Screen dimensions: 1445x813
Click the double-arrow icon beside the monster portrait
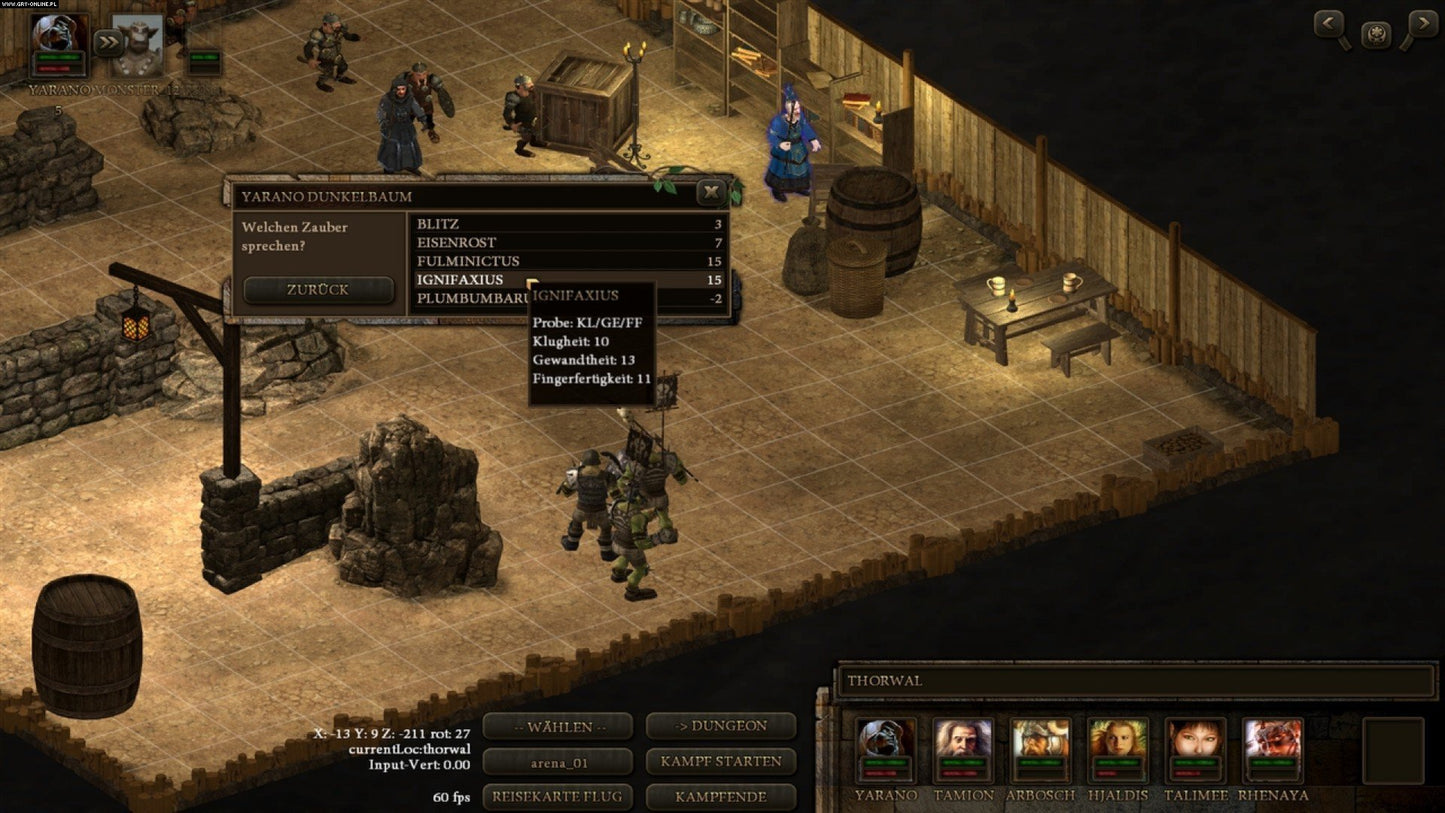pyautogui.click(x=108, y=41)
